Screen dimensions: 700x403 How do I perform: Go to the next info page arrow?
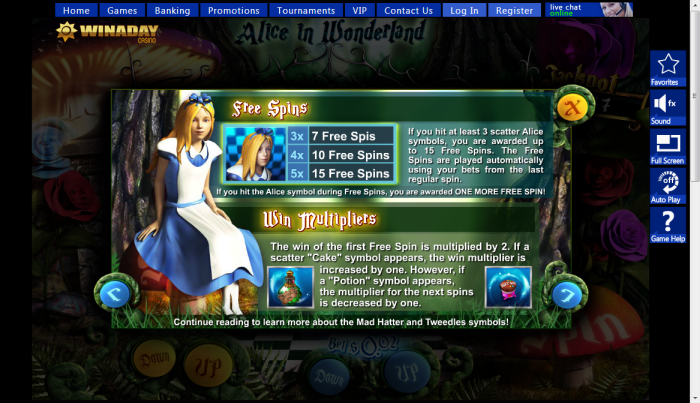(567, 294)
